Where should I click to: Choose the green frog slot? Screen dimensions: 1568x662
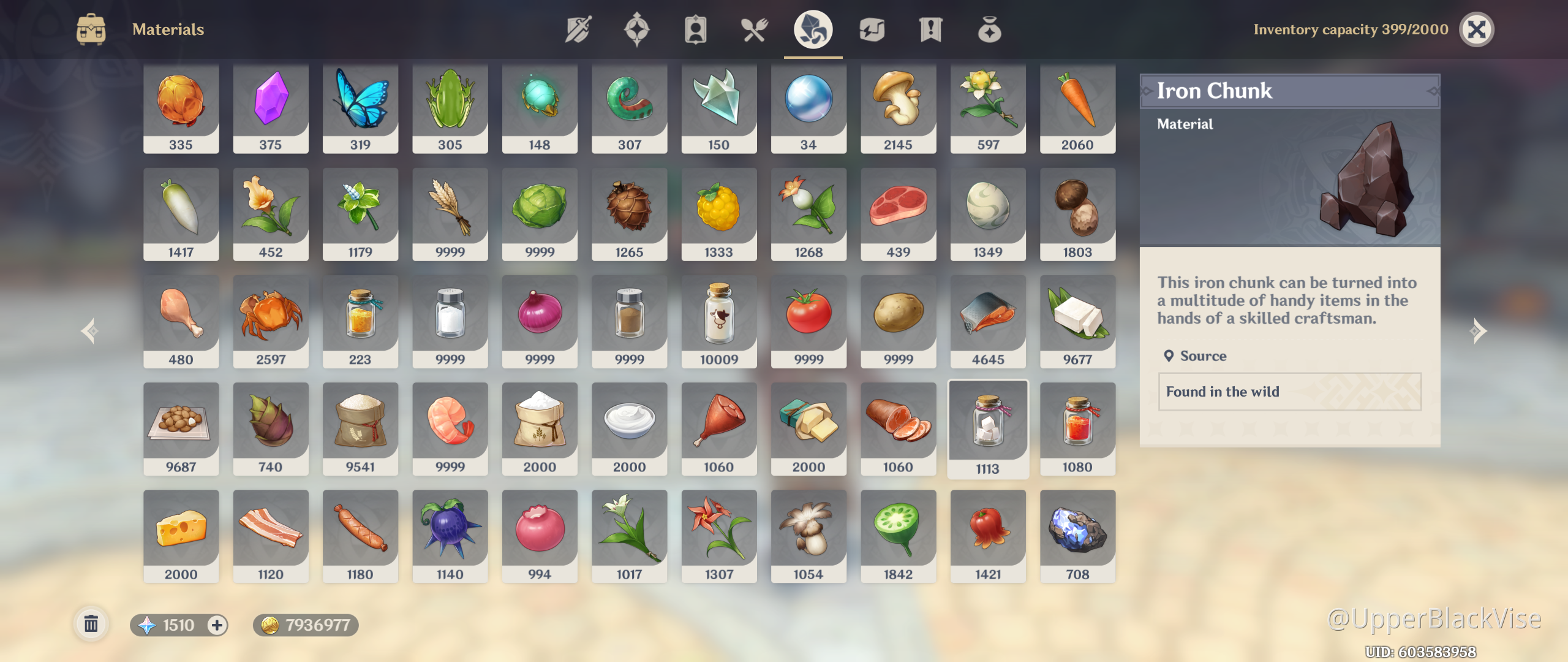pyautogui.click(x=450, y=107)
